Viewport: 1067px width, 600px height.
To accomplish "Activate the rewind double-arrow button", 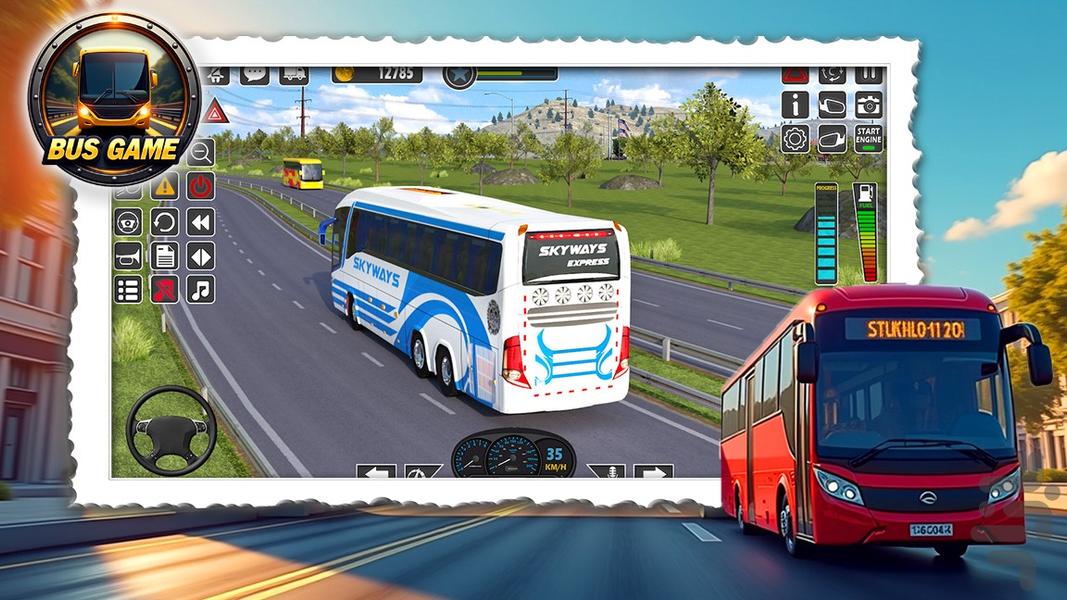I will (x=201, y=221).
